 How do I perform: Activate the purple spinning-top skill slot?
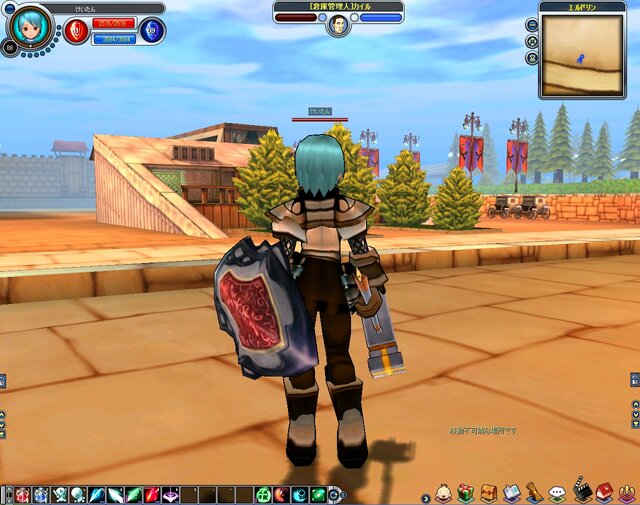pyautogui.click(x=170, y=494)
